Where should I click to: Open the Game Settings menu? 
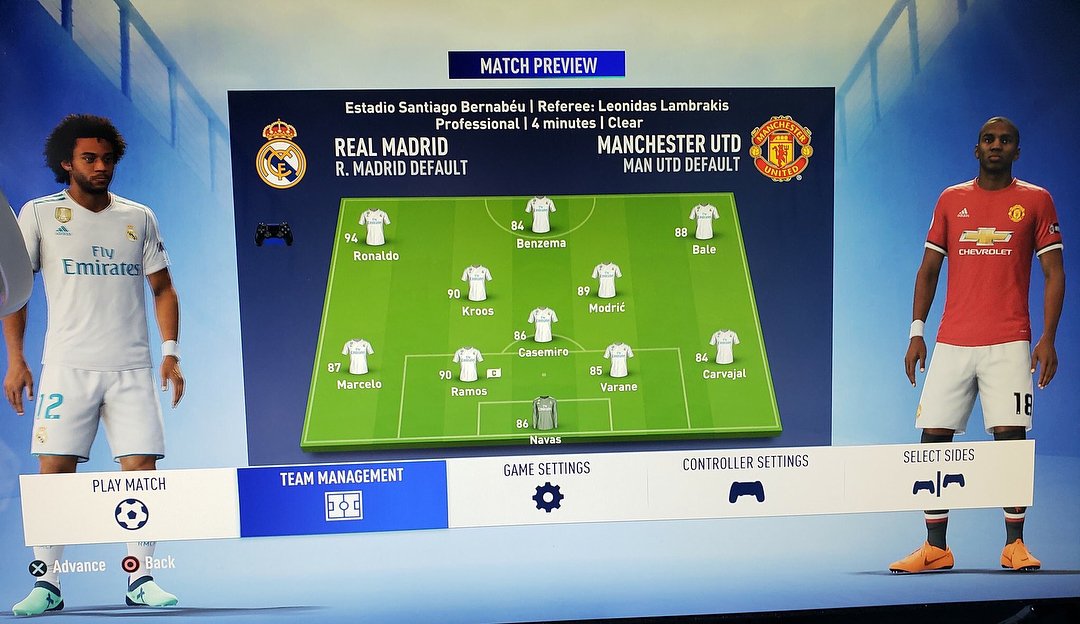click(x=547, y=487)
